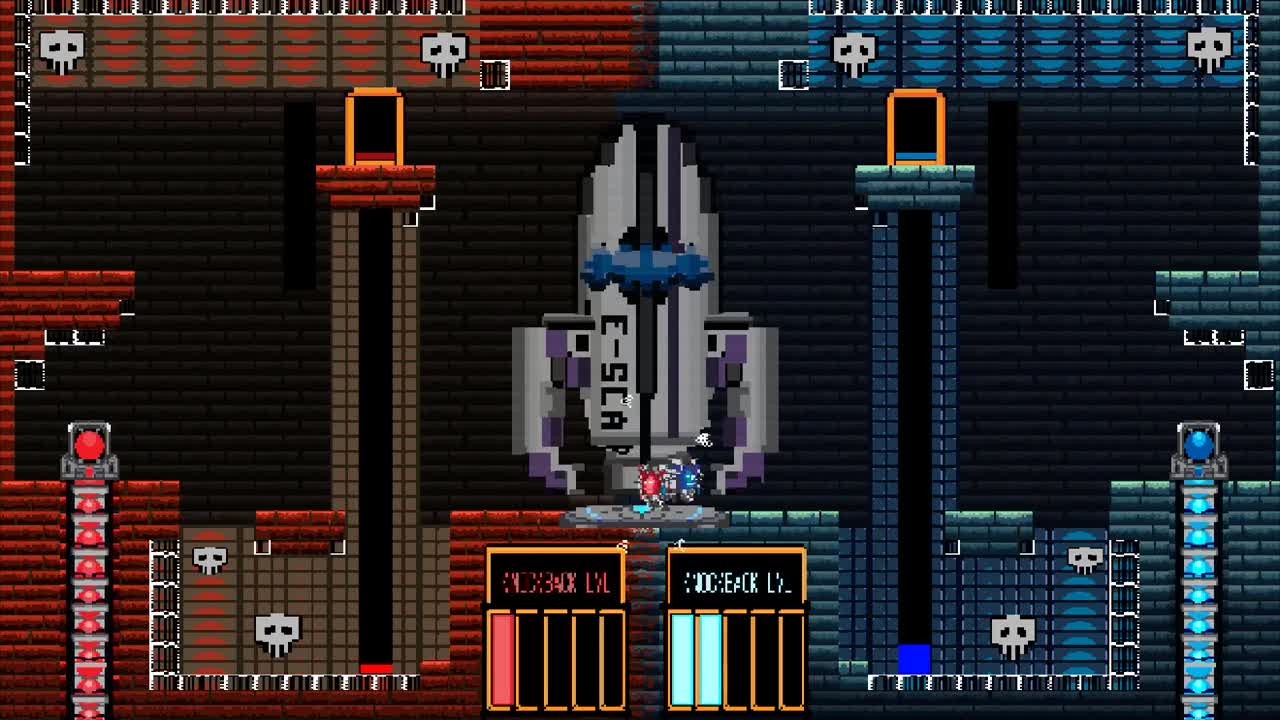Open the empty fifth slot of the red meter
Screen dimensions: 1280x720
(611, 657)
